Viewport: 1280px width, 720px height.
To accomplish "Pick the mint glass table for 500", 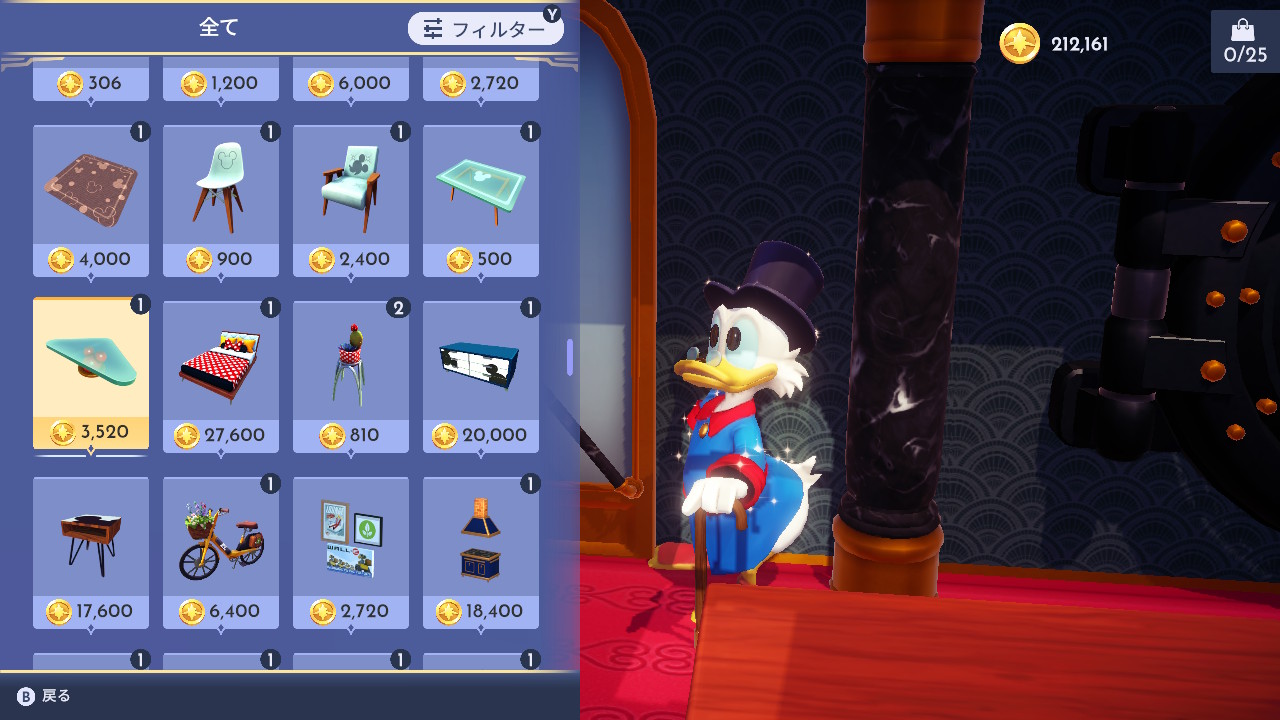I will point(481,200).
